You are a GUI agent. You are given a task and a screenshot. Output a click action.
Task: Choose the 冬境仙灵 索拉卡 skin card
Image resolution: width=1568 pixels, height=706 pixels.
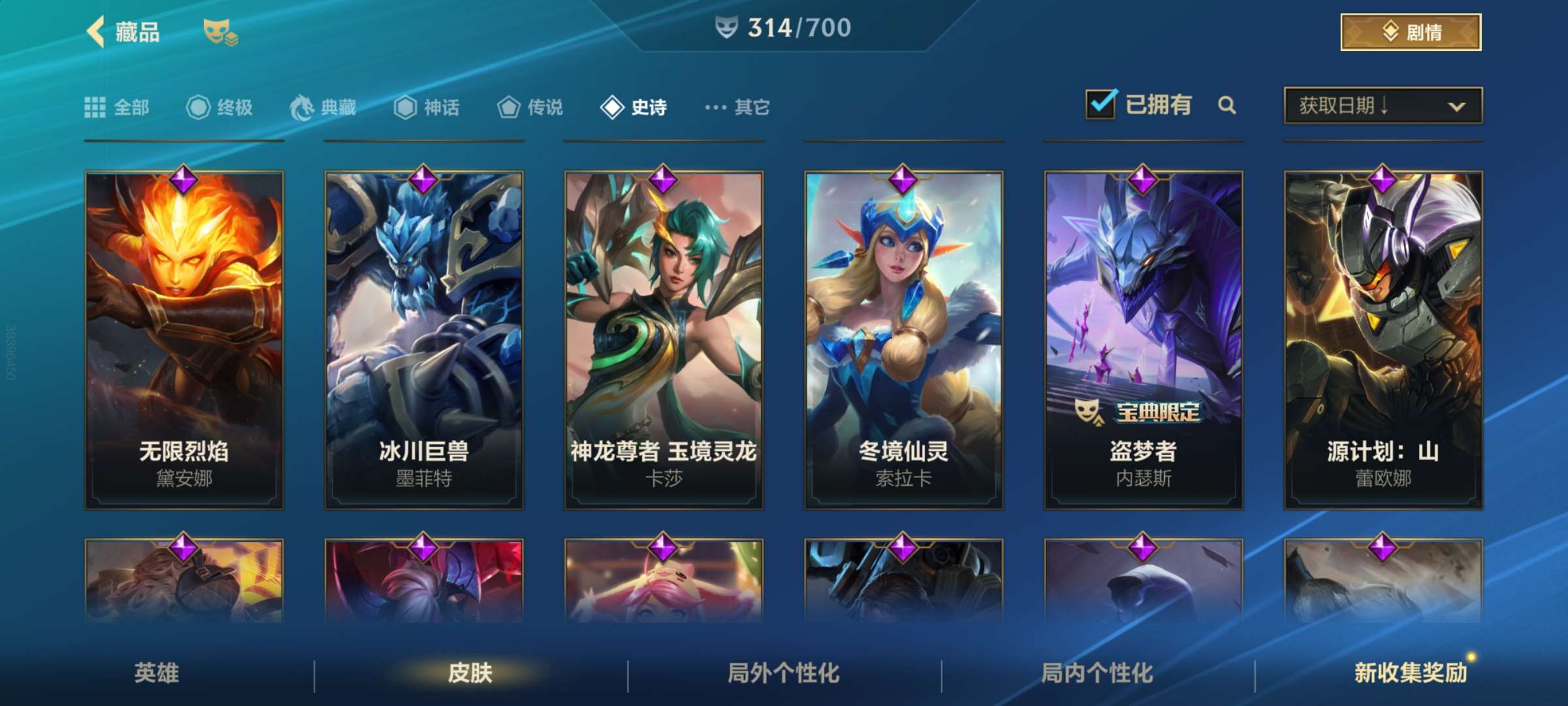(x=904, y=340)
